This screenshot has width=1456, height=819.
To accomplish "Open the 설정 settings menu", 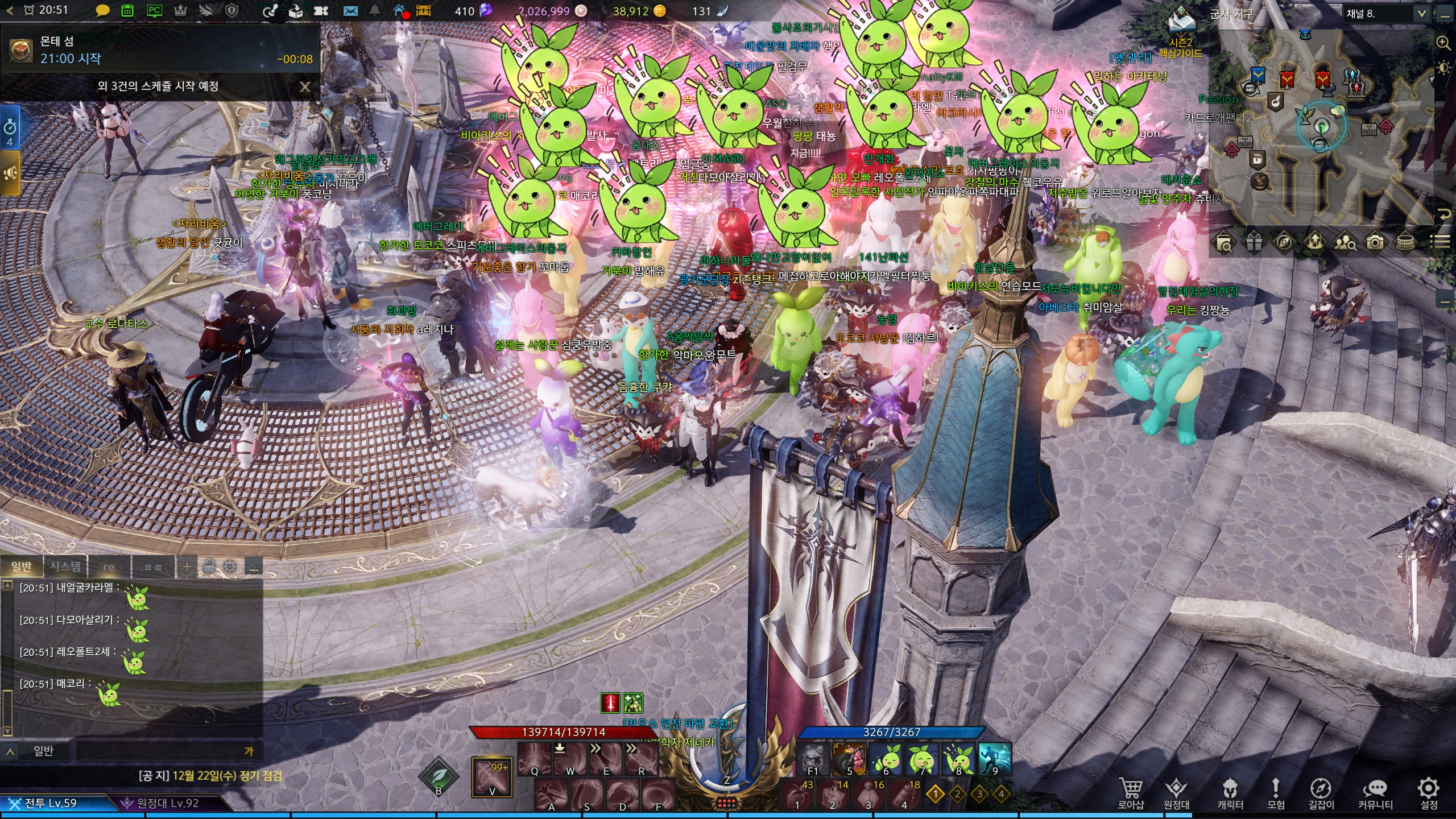I will (1428, 793).
